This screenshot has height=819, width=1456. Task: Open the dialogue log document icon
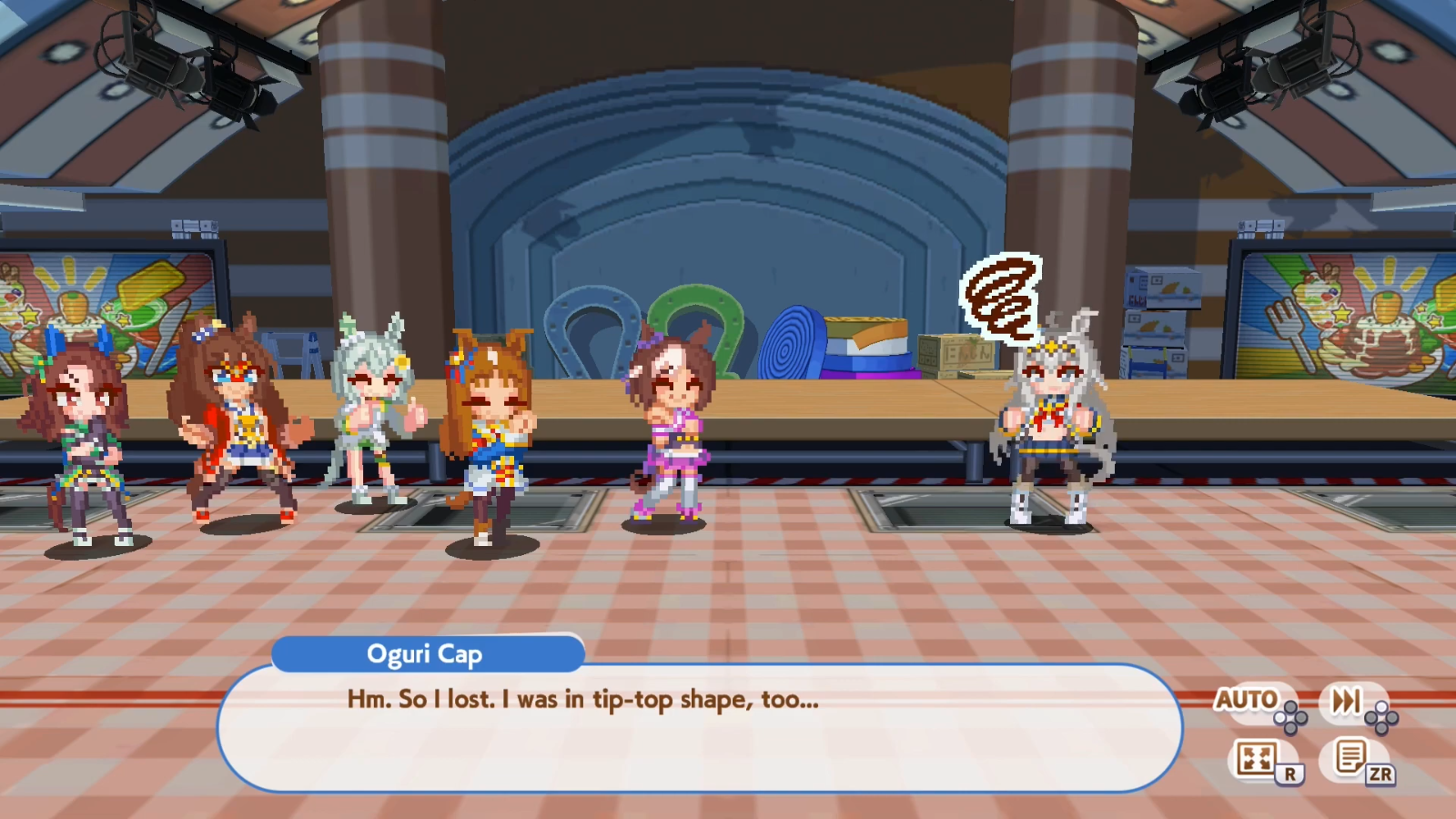[1350, 757]
